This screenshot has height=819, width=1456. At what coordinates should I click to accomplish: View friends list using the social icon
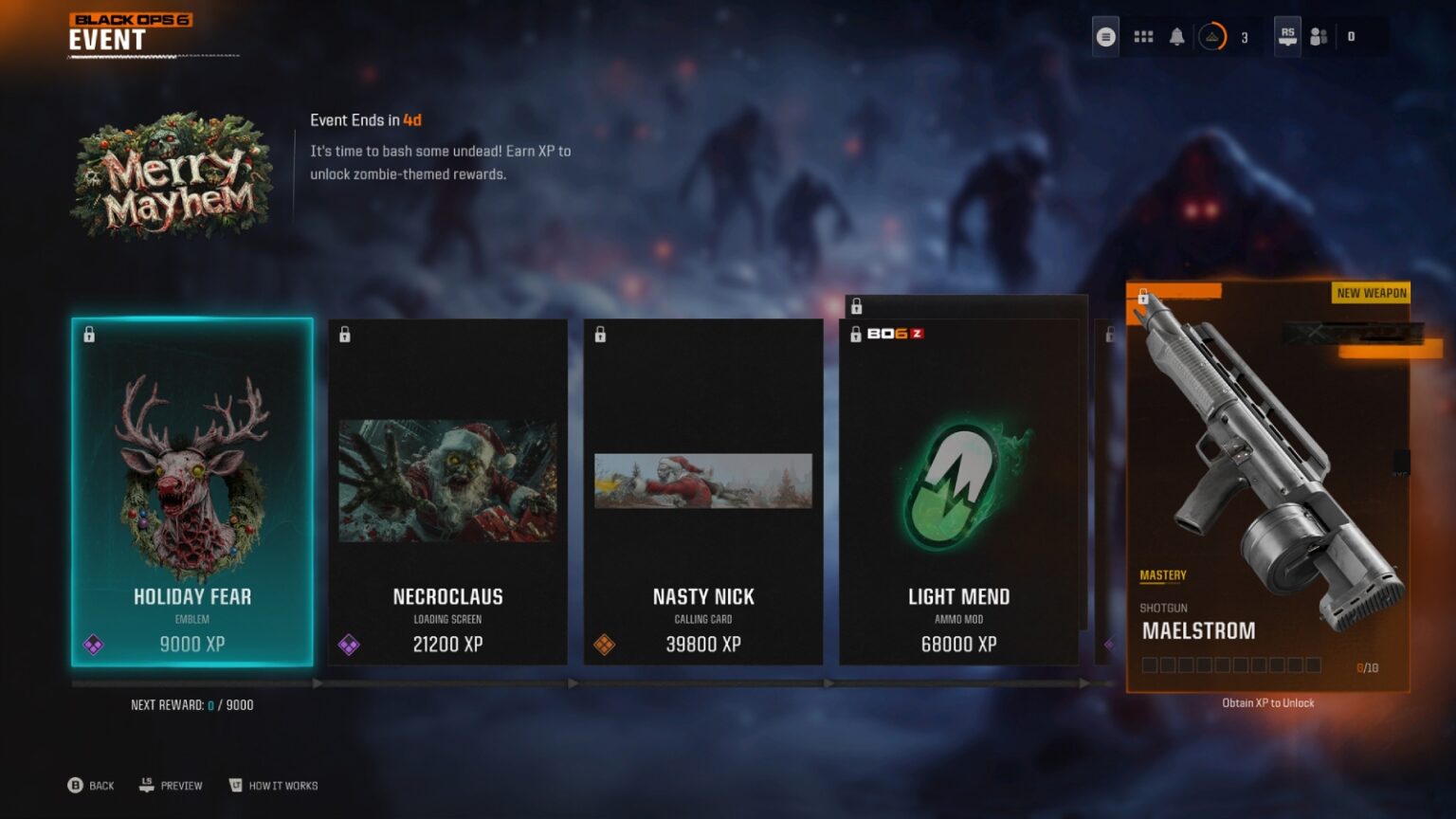(1318, 36)
